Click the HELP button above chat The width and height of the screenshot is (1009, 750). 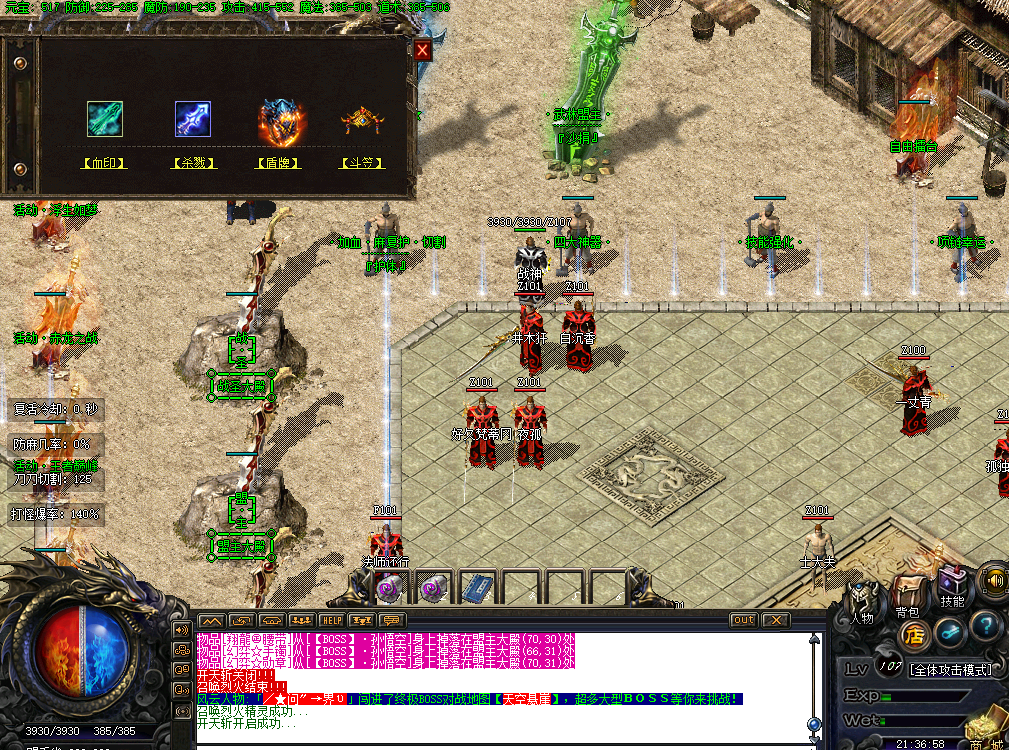pos(331,621)
